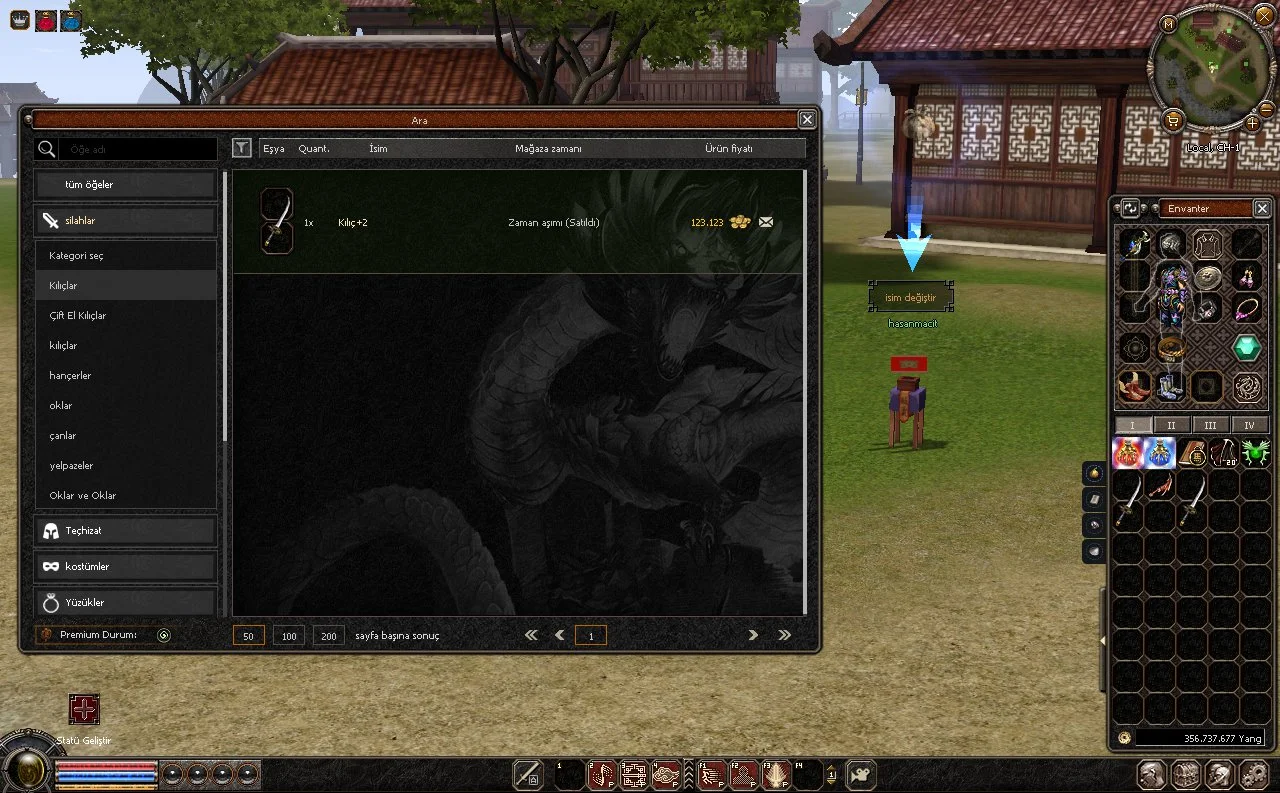
Task: Click the isim değiştir button
Action: click(x=910, y=297)
